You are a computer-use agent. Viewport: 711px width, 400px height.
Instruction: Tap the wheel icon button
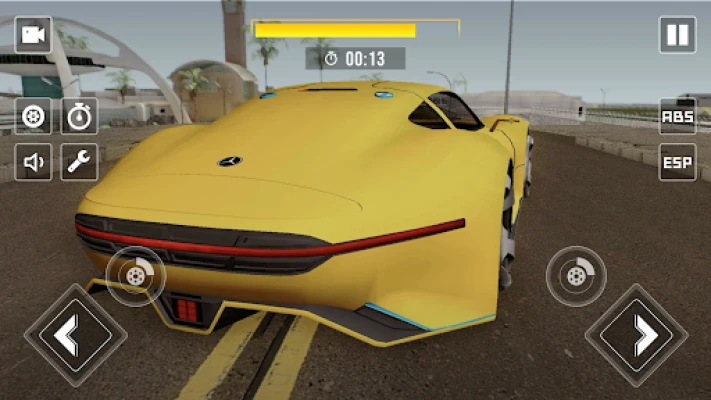click(x=33, y=116)
